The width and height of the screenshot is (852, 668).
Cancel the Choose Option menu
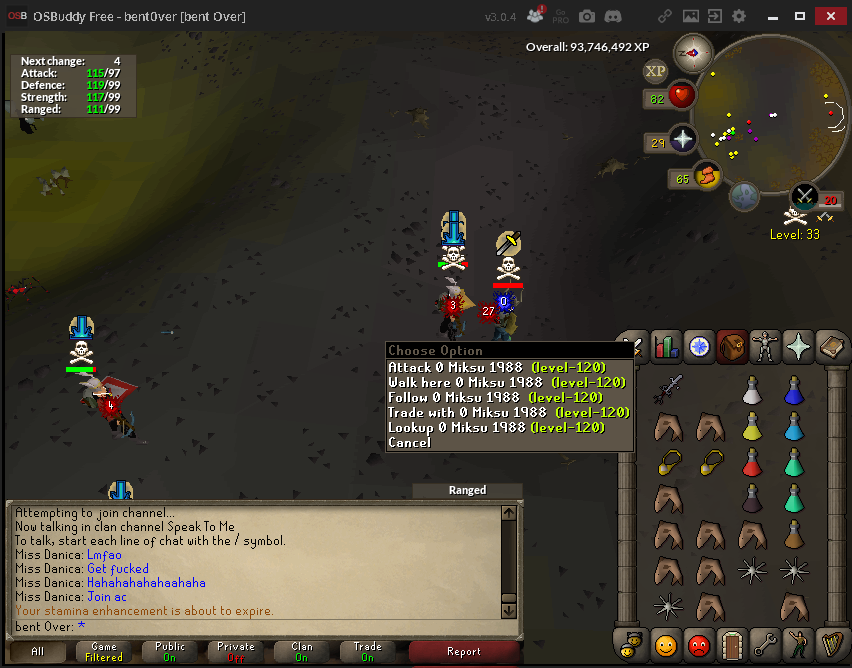coord(410,443)
